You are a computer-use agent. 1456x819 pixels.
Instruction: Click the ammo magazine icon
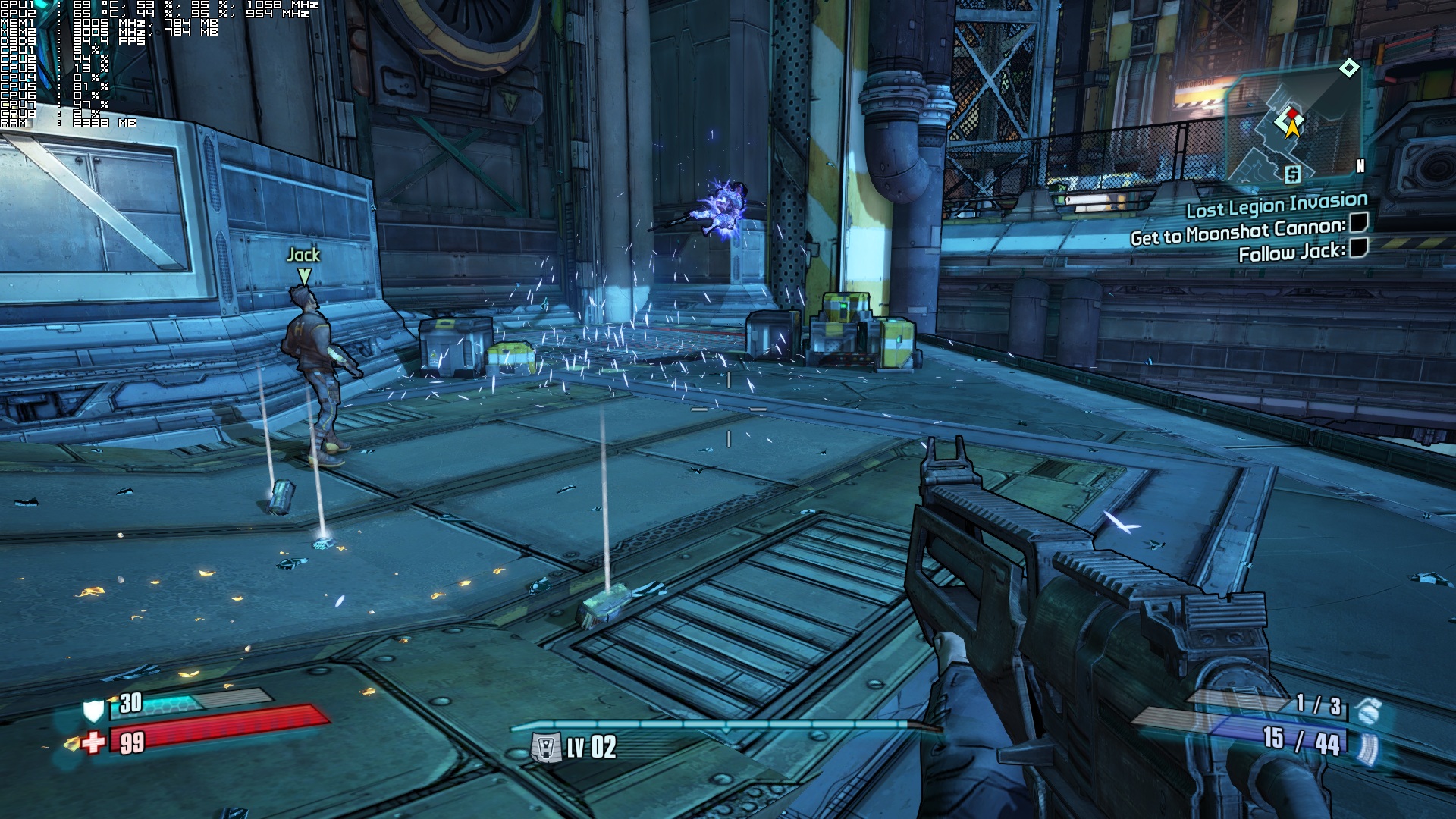coord(1369,745)
